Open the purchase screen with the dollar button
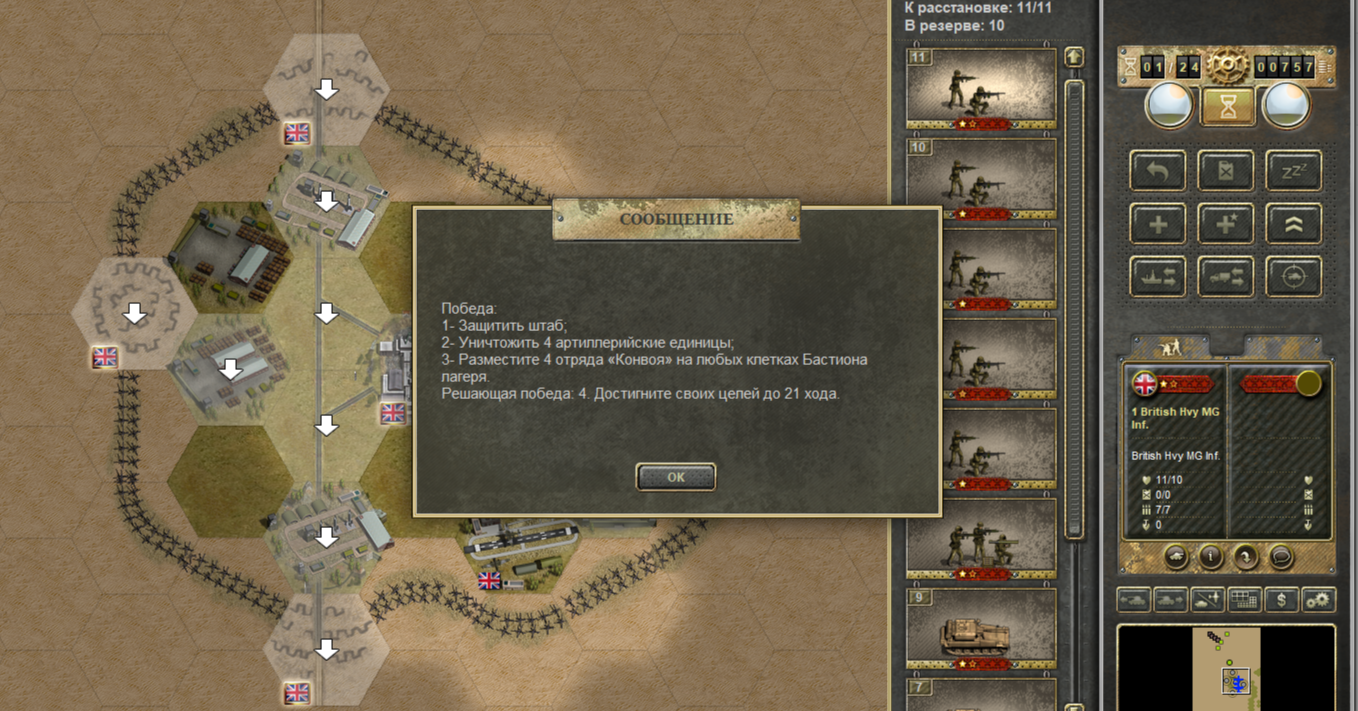 (1282, 600)
